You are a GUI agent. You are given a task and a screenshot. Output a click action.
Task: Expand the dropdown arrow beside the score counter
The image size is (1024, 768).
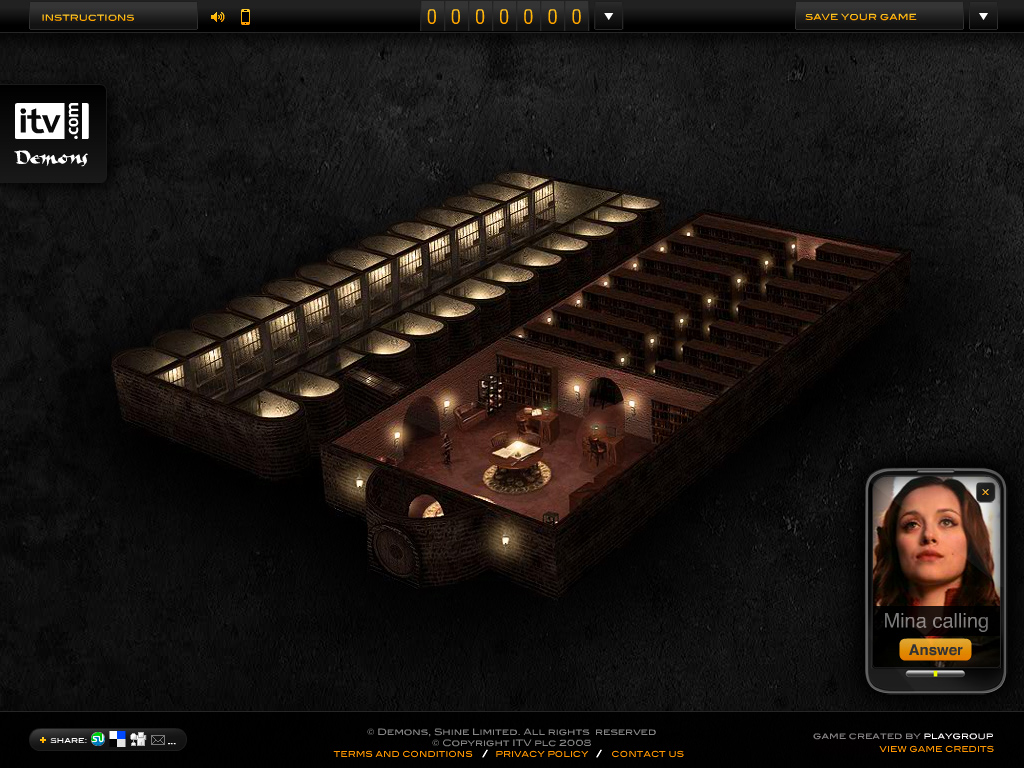point(608,17)
